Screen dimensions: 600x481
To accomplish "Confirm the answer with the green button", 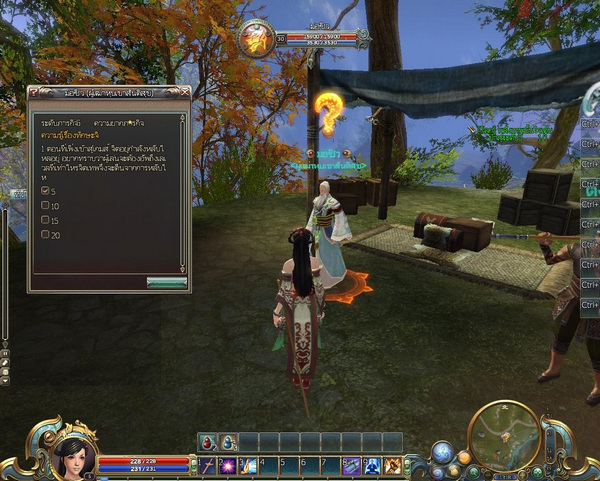I will point(166,283).
